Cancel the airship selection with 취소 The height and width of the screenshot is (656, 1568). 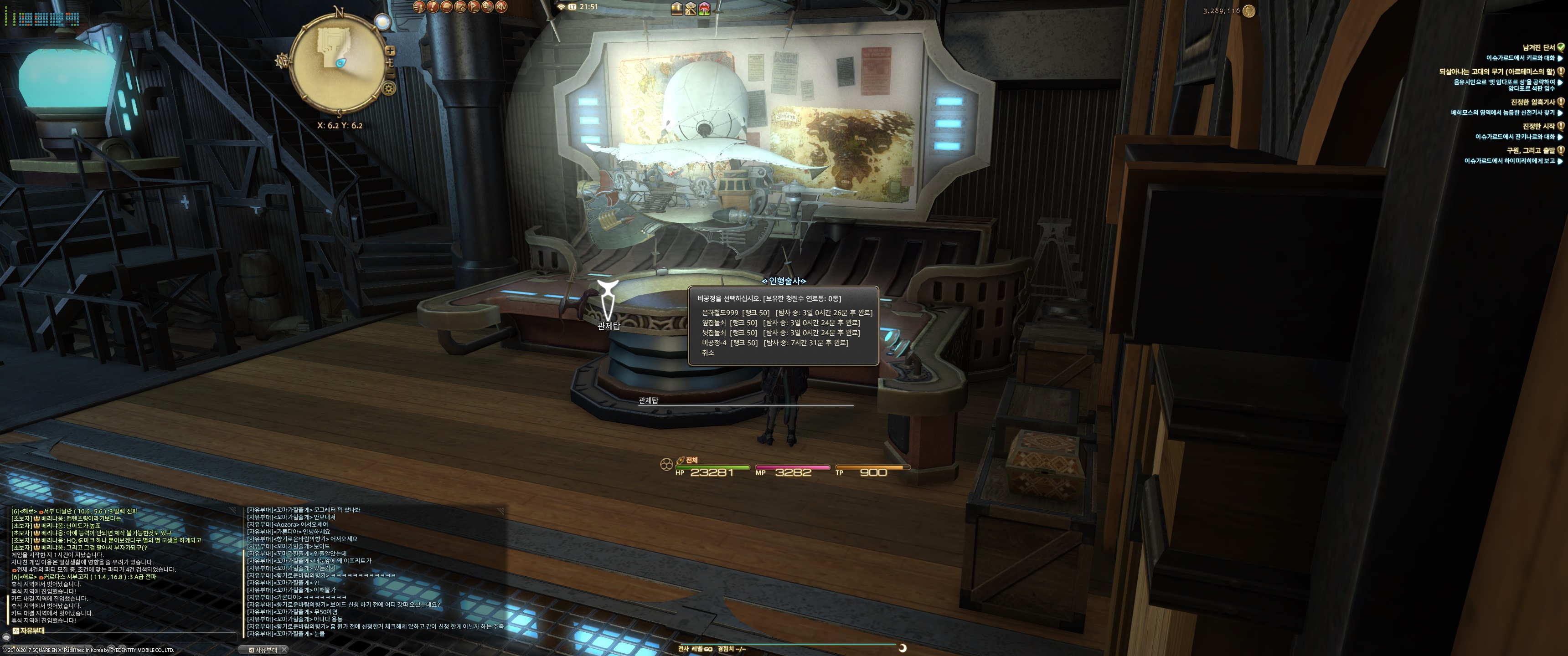708,353
